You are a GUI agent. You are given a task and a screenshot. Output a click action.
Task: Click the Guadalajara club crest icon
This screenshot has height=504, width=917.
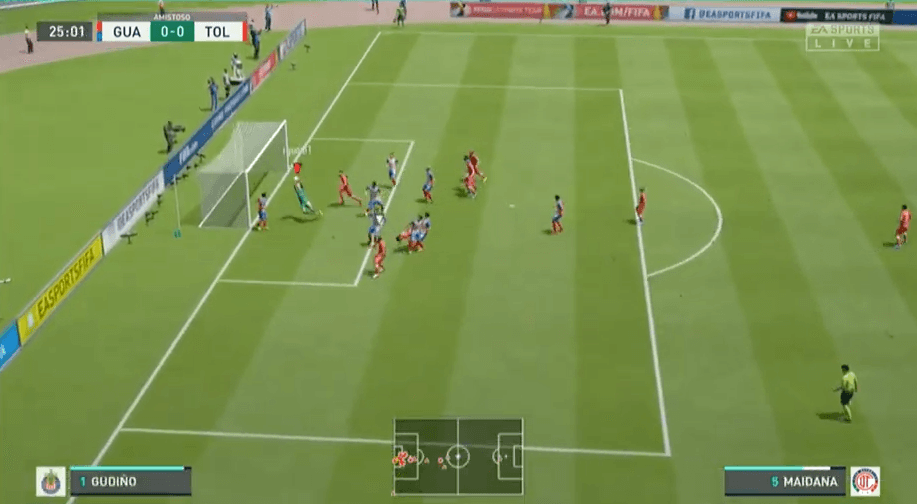point(51,481)
